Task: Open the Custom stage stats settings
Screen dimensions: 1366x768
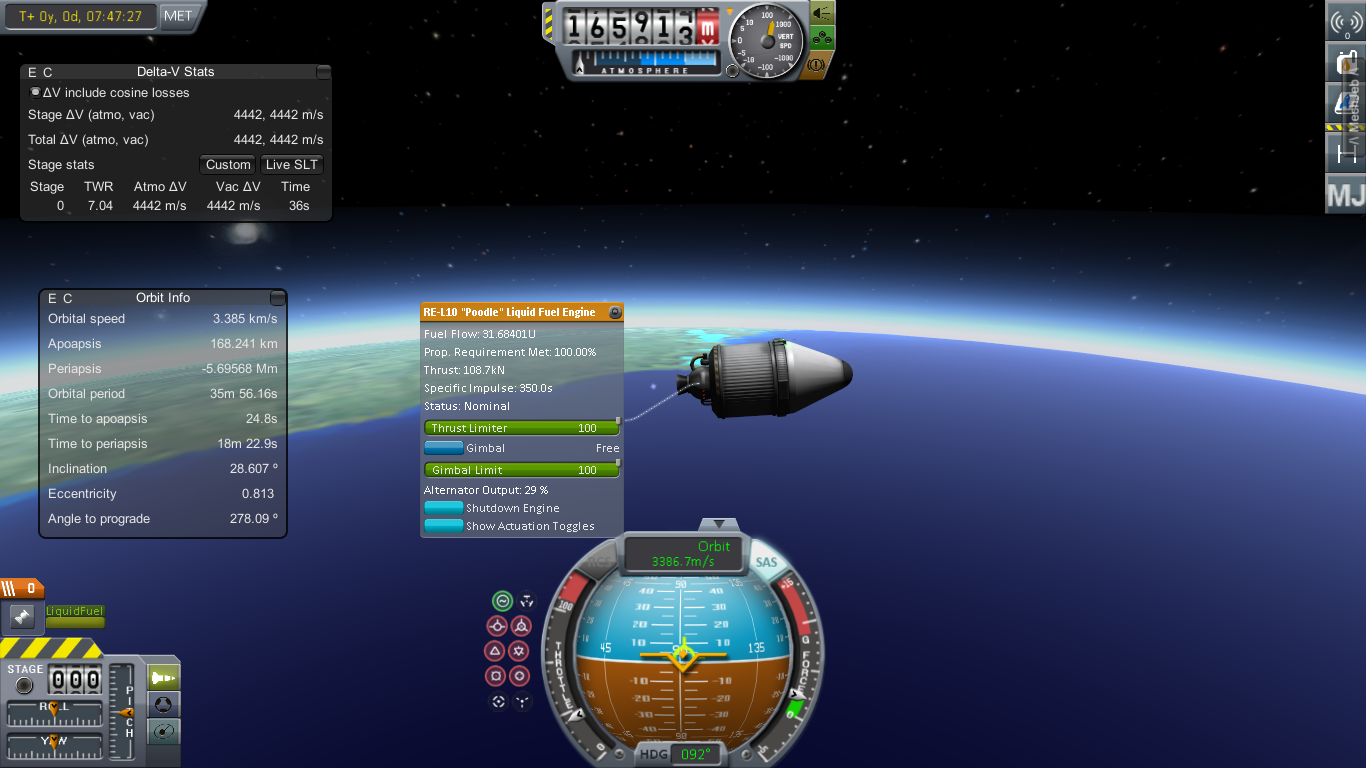Action: coord(228,165)
